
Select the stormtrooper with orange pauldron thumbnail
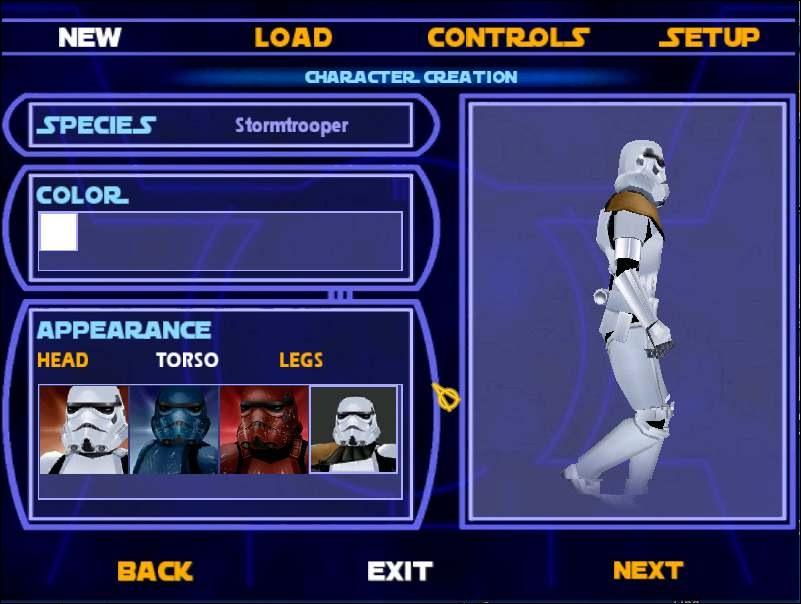click(354, 430)
